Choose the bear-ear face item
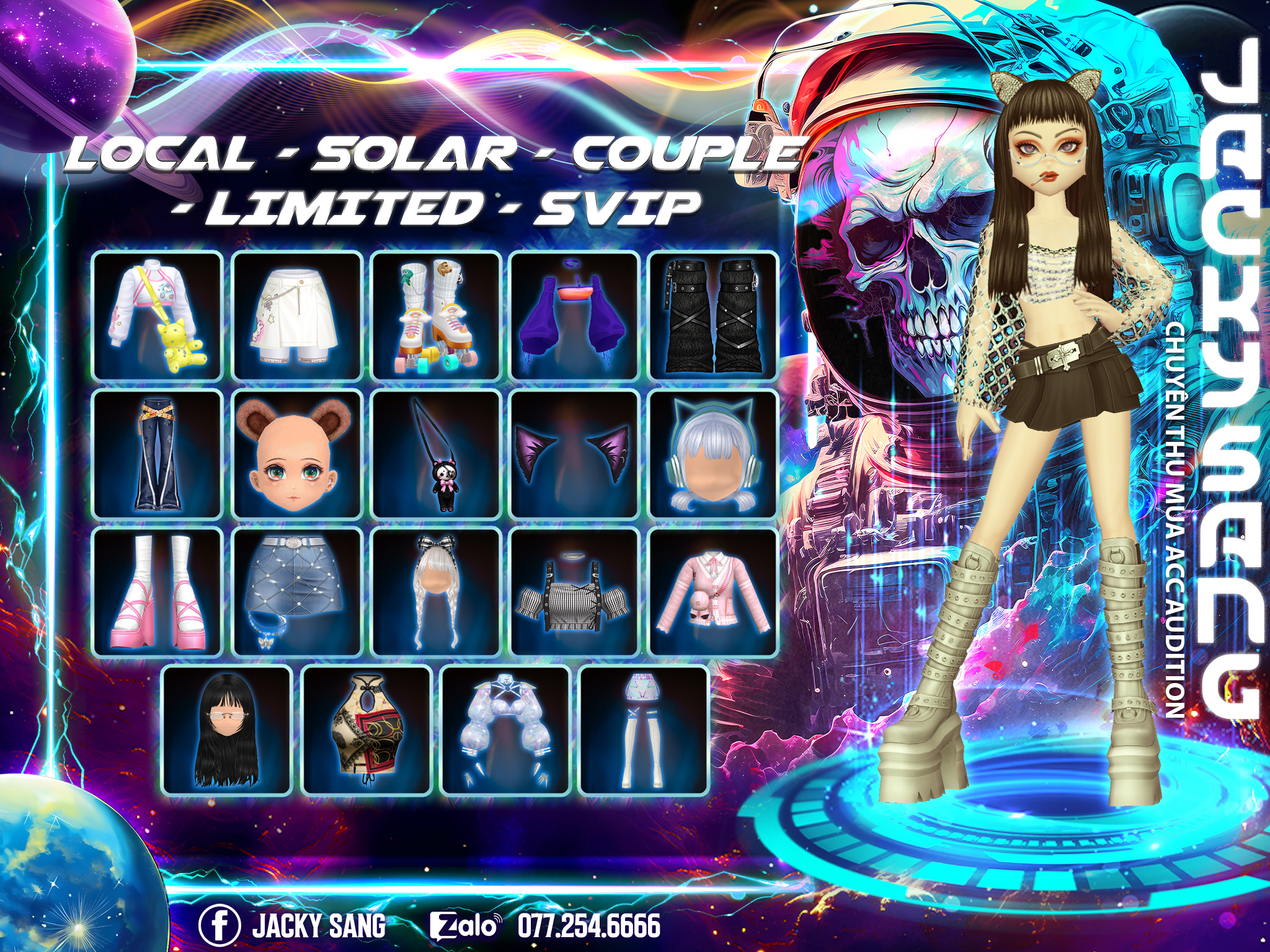 coord(297,454)
